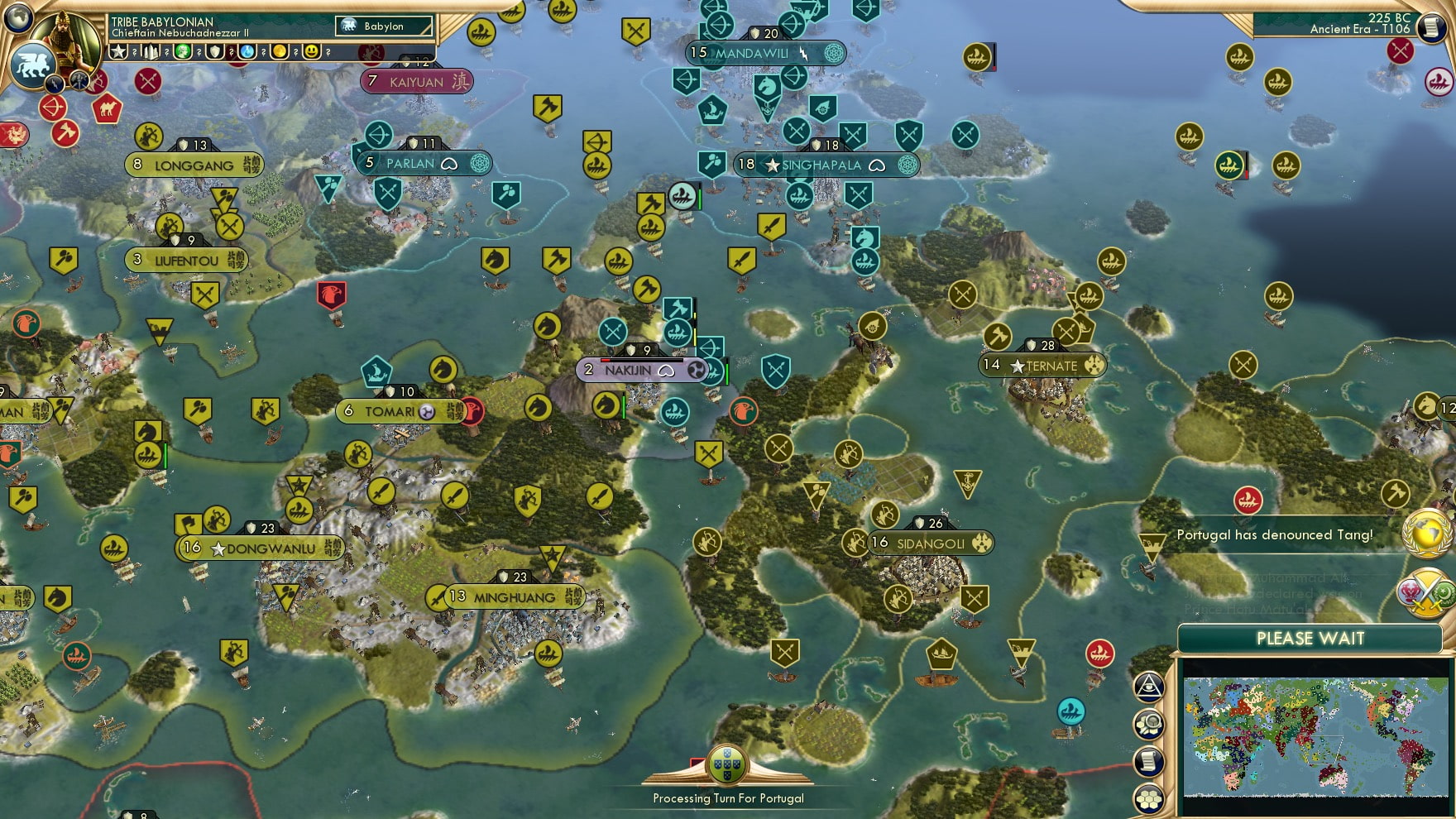Click the scroll icon beside the minimap

point(1149,761)
